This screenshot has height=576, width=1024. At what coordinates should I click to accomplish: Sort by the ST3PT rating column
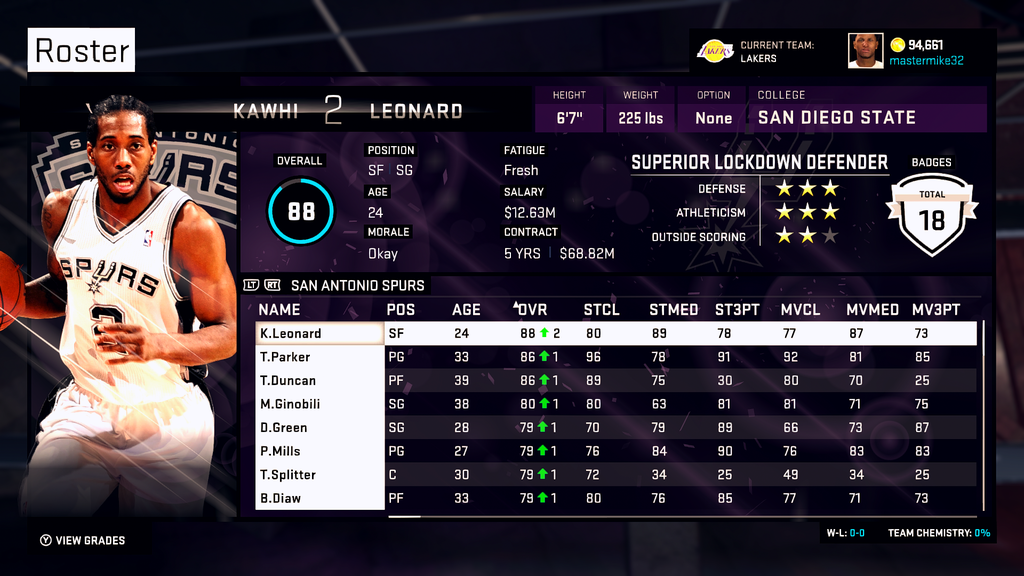[736, 310]
